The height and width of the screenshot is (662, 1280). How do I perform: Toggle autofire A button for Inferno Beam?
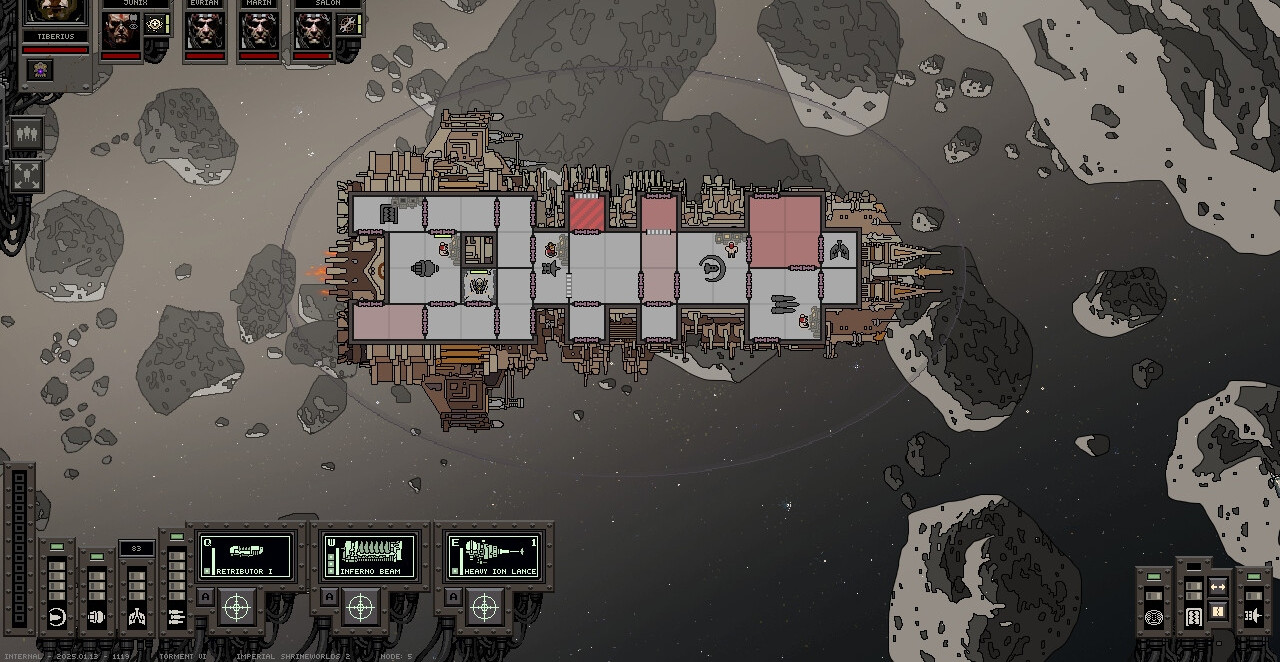329,597
